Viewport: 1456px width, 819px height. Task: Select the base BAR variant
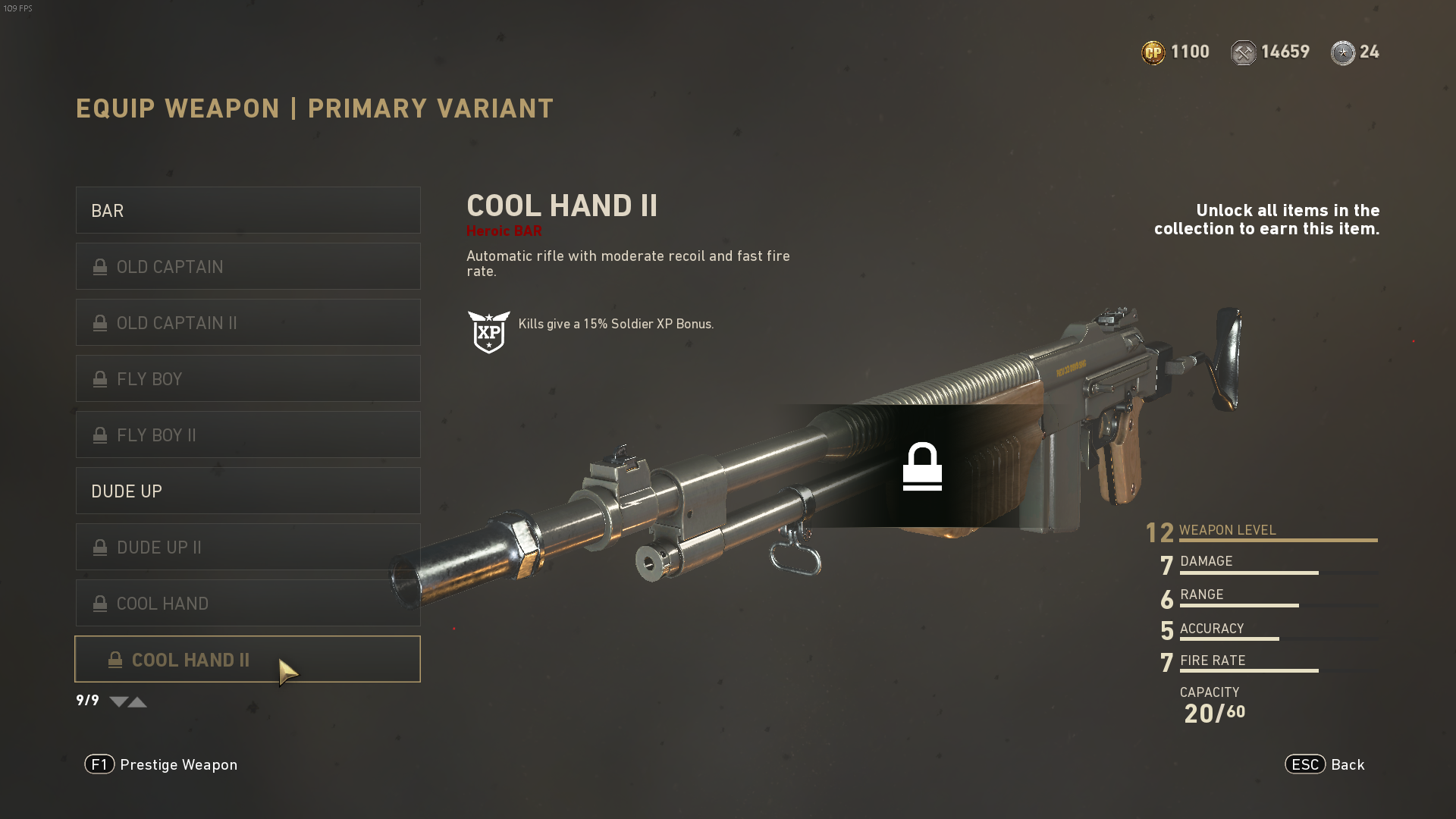coord(248,210)
